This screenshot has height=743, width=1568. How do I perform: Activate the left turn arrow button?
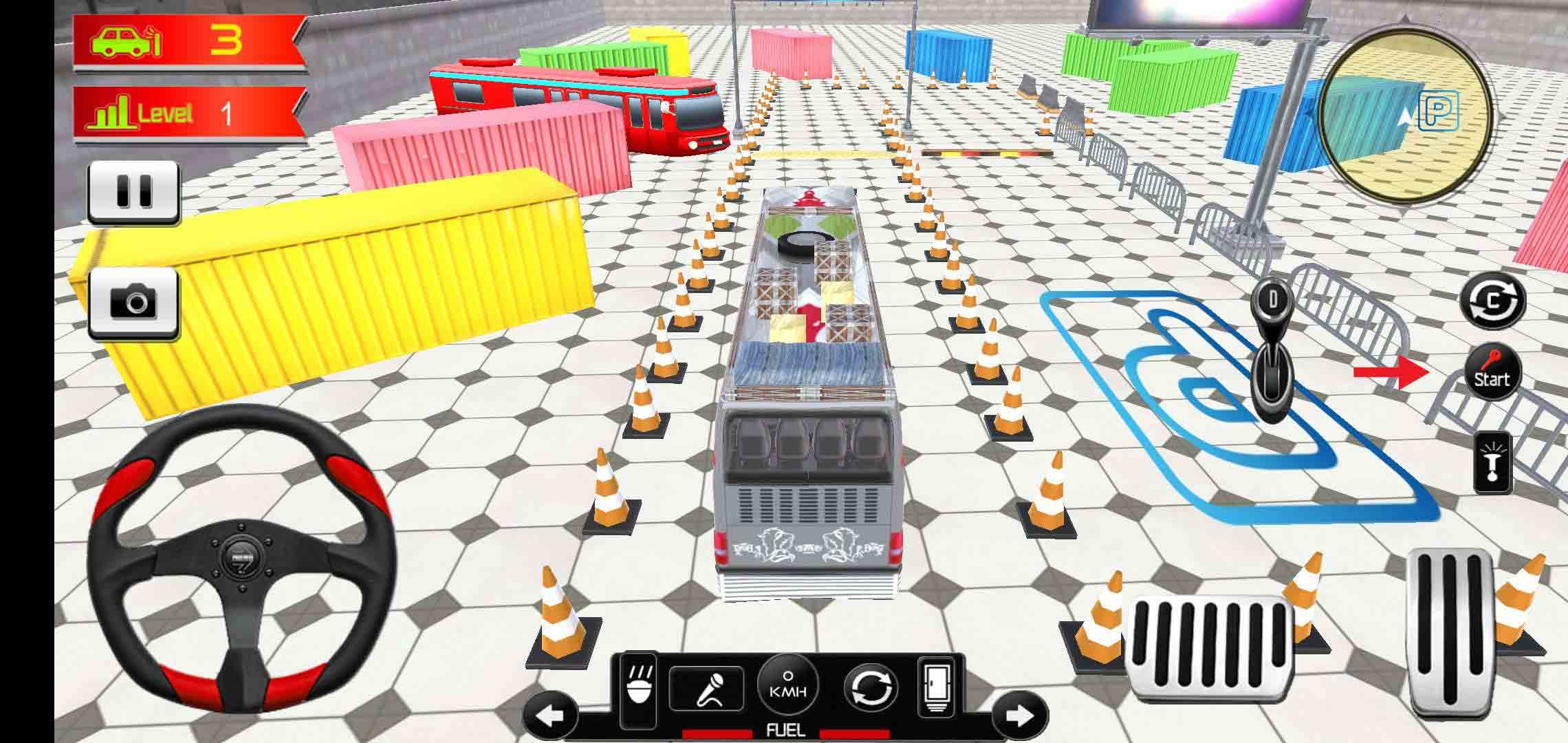click(551, 716)
